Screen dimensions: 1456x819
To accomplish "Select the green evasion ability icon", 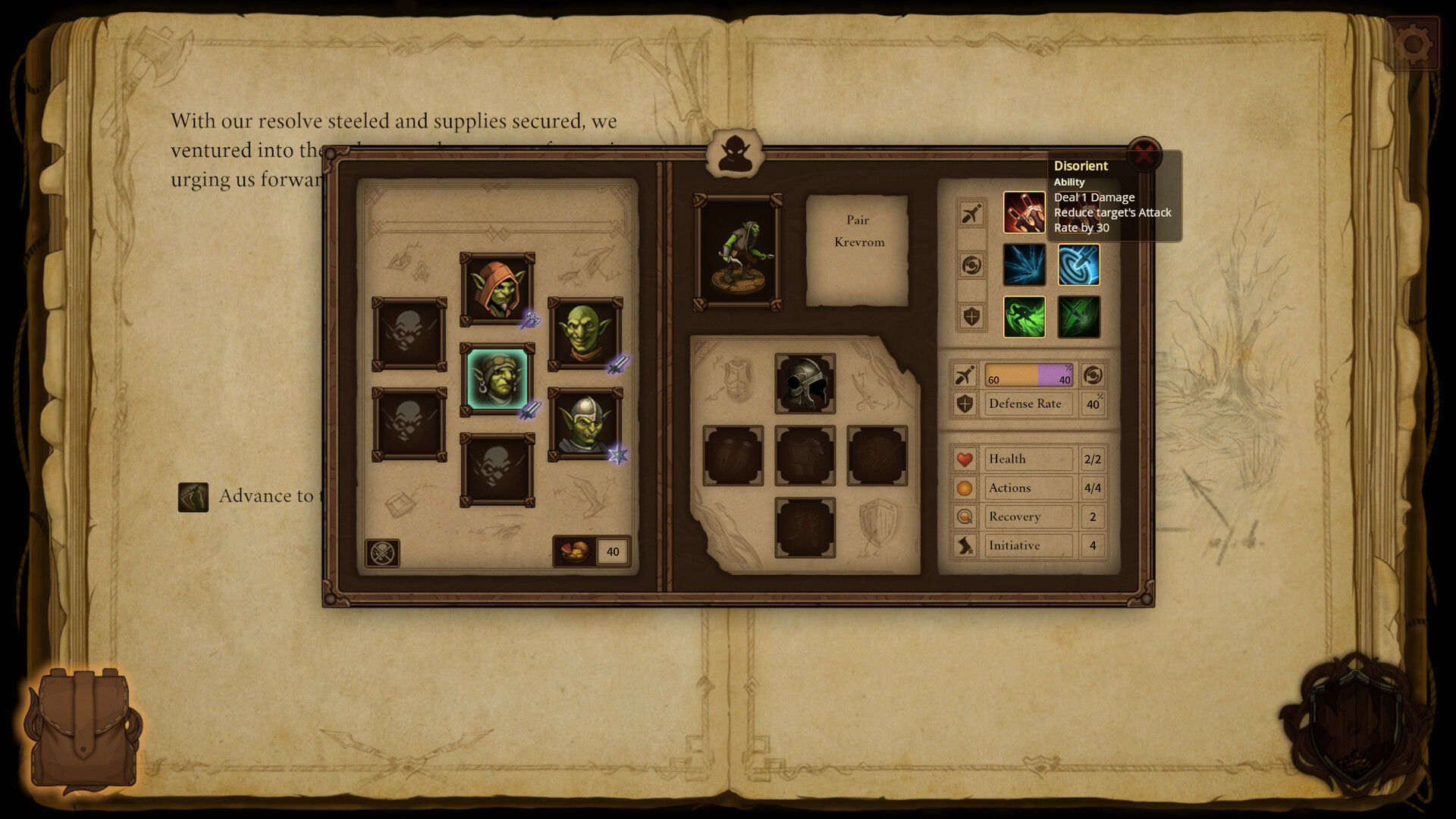I will 1025,317.
